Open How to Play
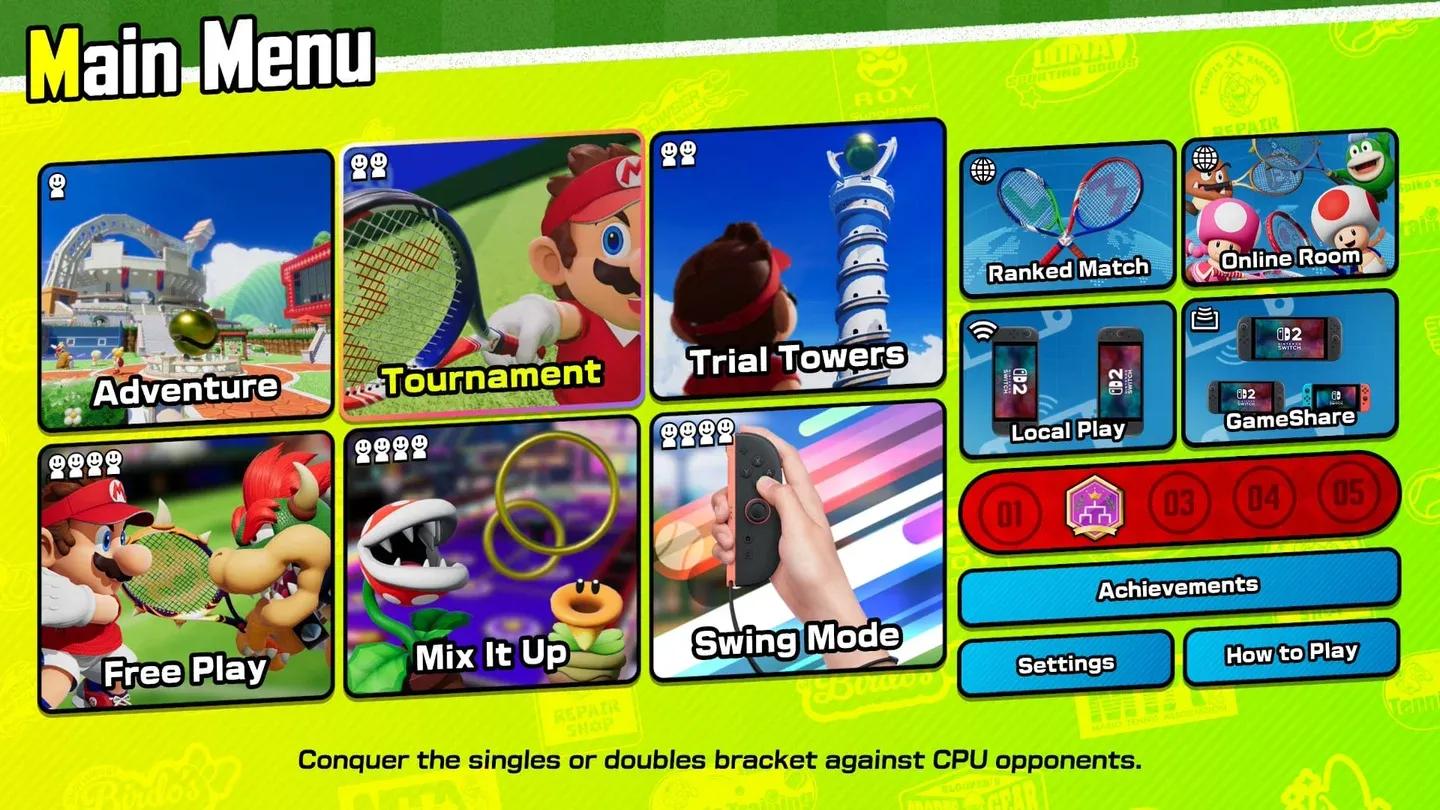 1290,653
